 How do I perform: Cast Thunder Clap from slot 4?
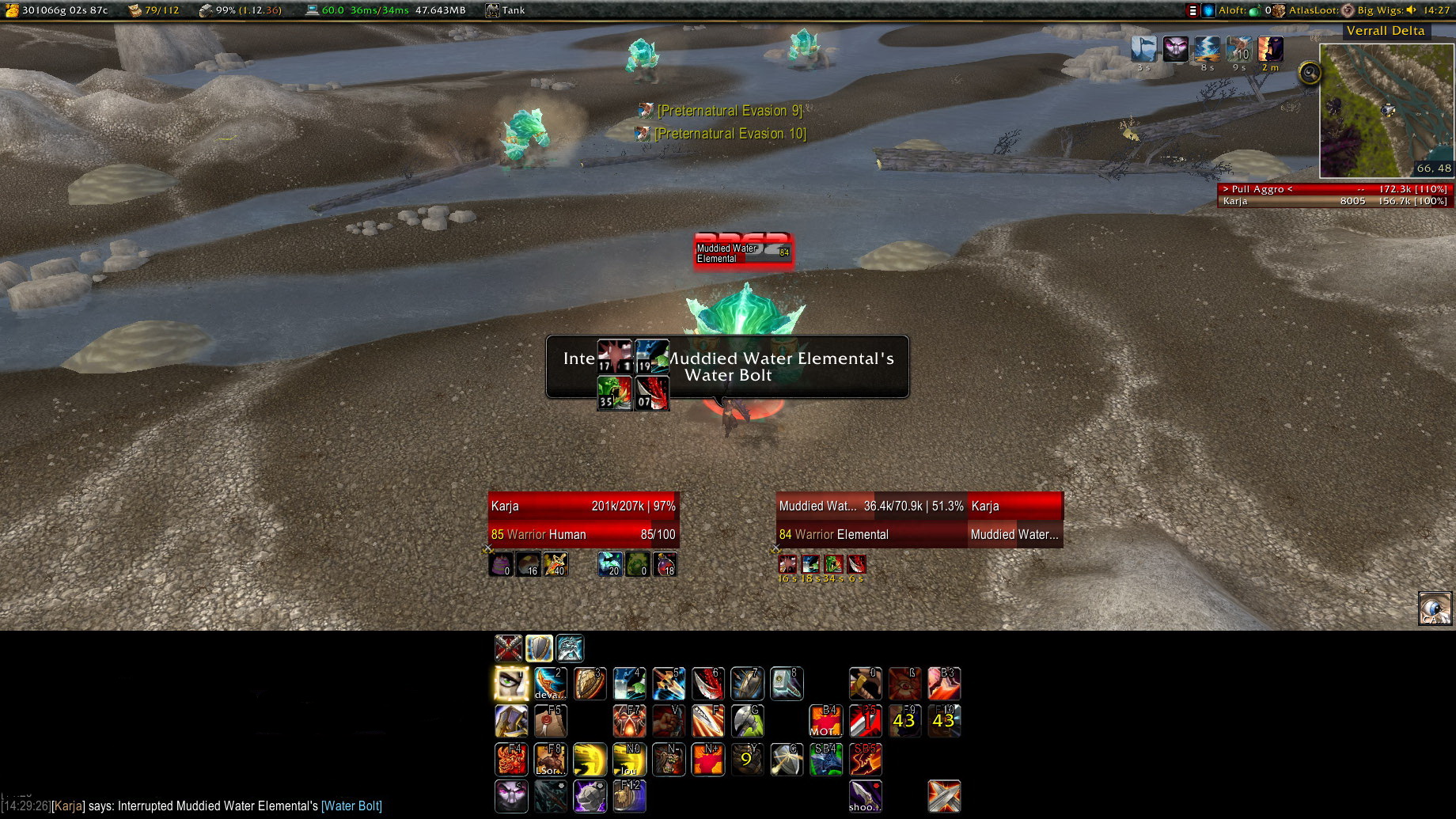coord(629,684)
